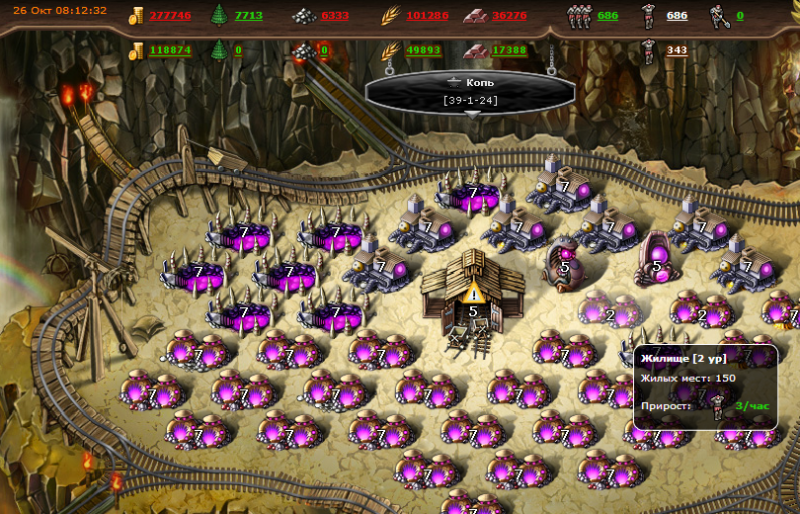Open the Копь location selector panel
Screen dimensions: 800x514
tap(470, 91)
